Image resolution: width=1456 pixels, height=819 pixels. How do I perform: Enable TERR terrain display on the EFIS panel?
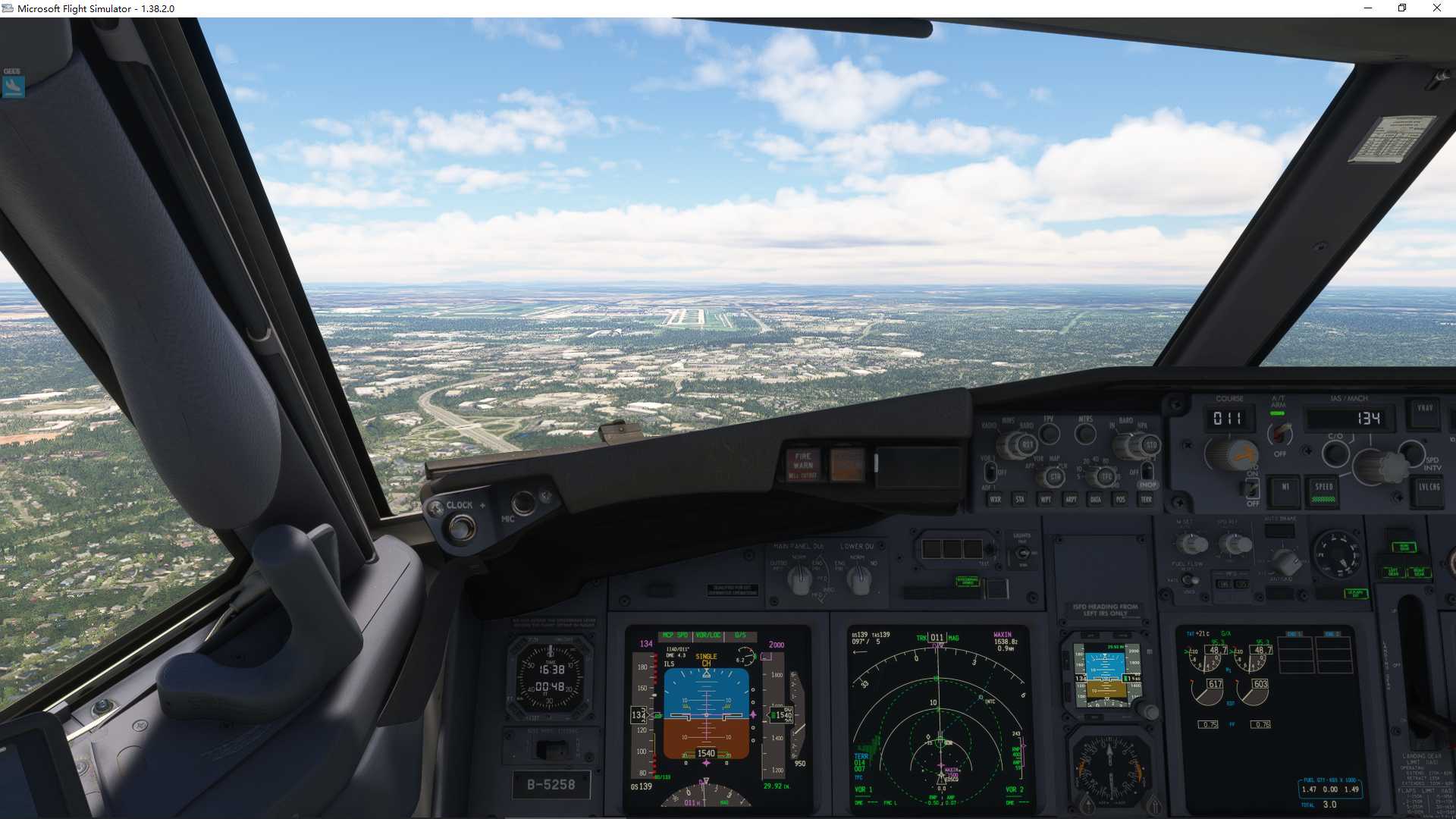[x=1147, y=500]
